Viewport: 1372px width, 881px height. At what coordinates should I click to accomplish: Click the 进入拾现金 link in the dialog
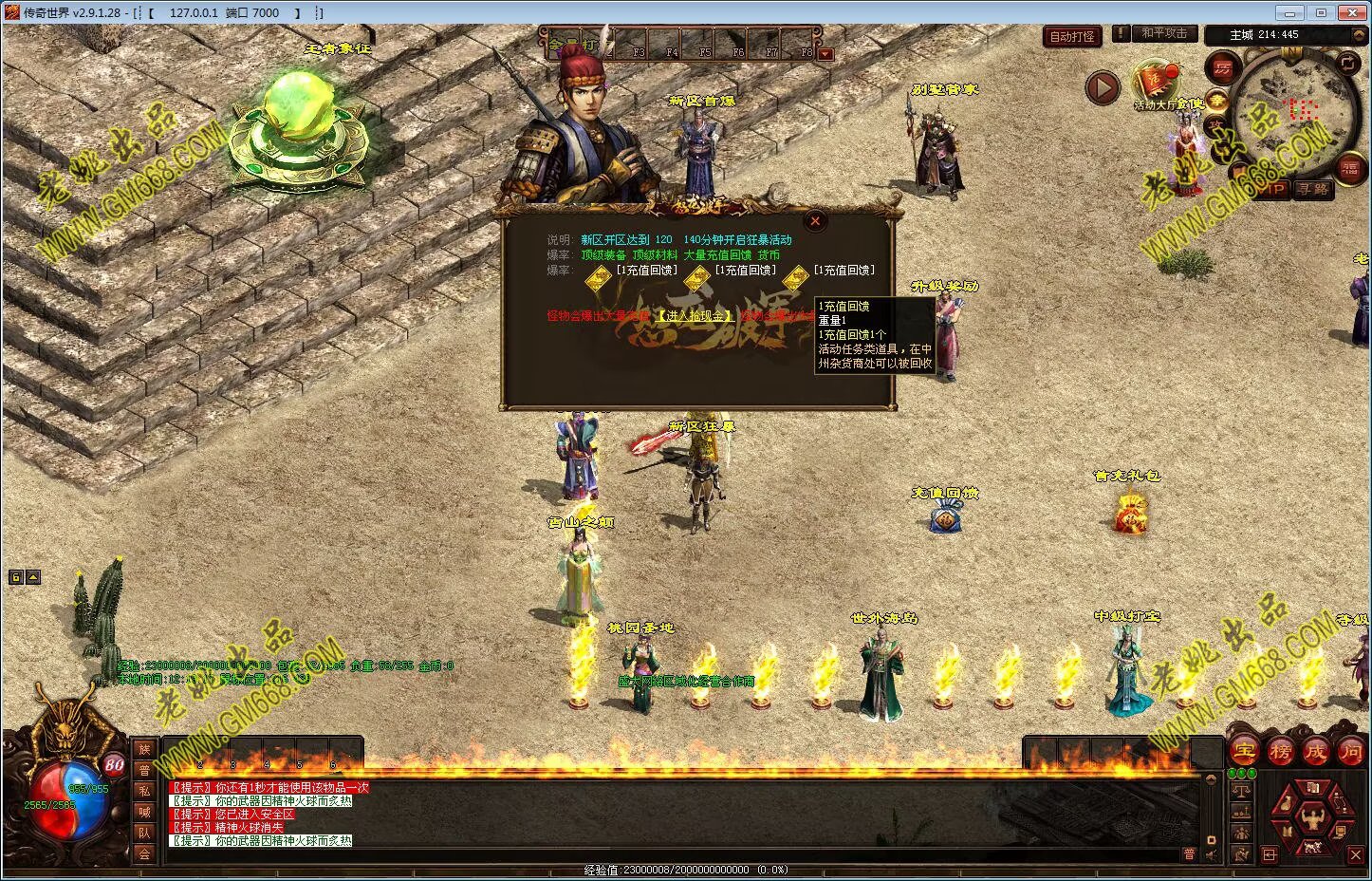695,316
